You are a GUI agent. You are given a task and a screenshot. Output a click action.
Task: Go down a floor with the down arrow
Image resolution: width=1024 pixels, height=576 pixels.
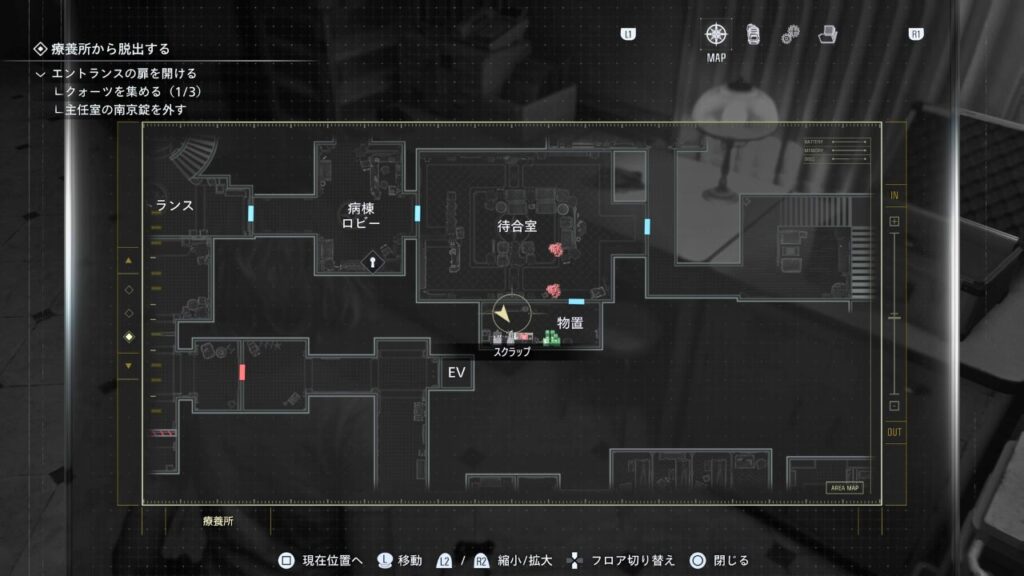click(x=128, y=365)
